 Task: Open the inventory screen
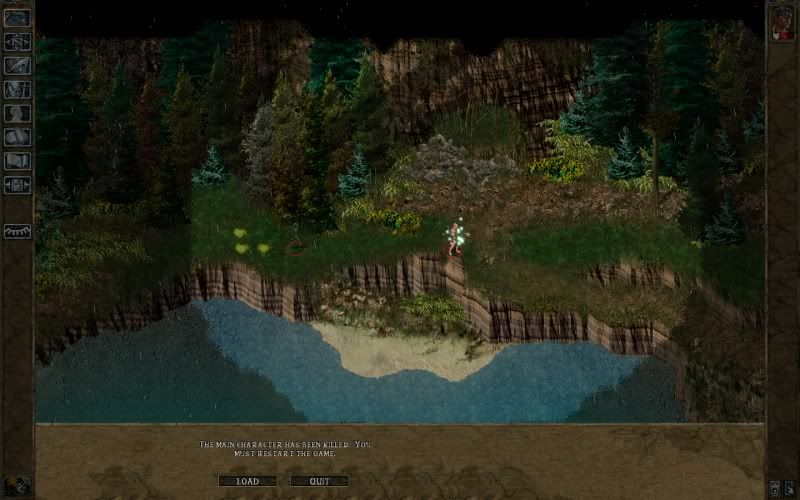coord(17,89)
